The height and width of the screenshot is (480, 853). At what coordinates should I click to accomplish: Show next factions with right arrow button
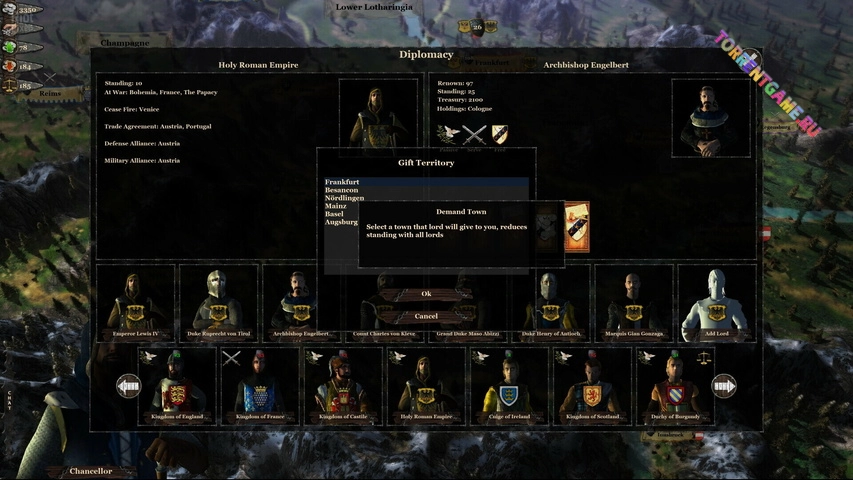click(723, 386)
